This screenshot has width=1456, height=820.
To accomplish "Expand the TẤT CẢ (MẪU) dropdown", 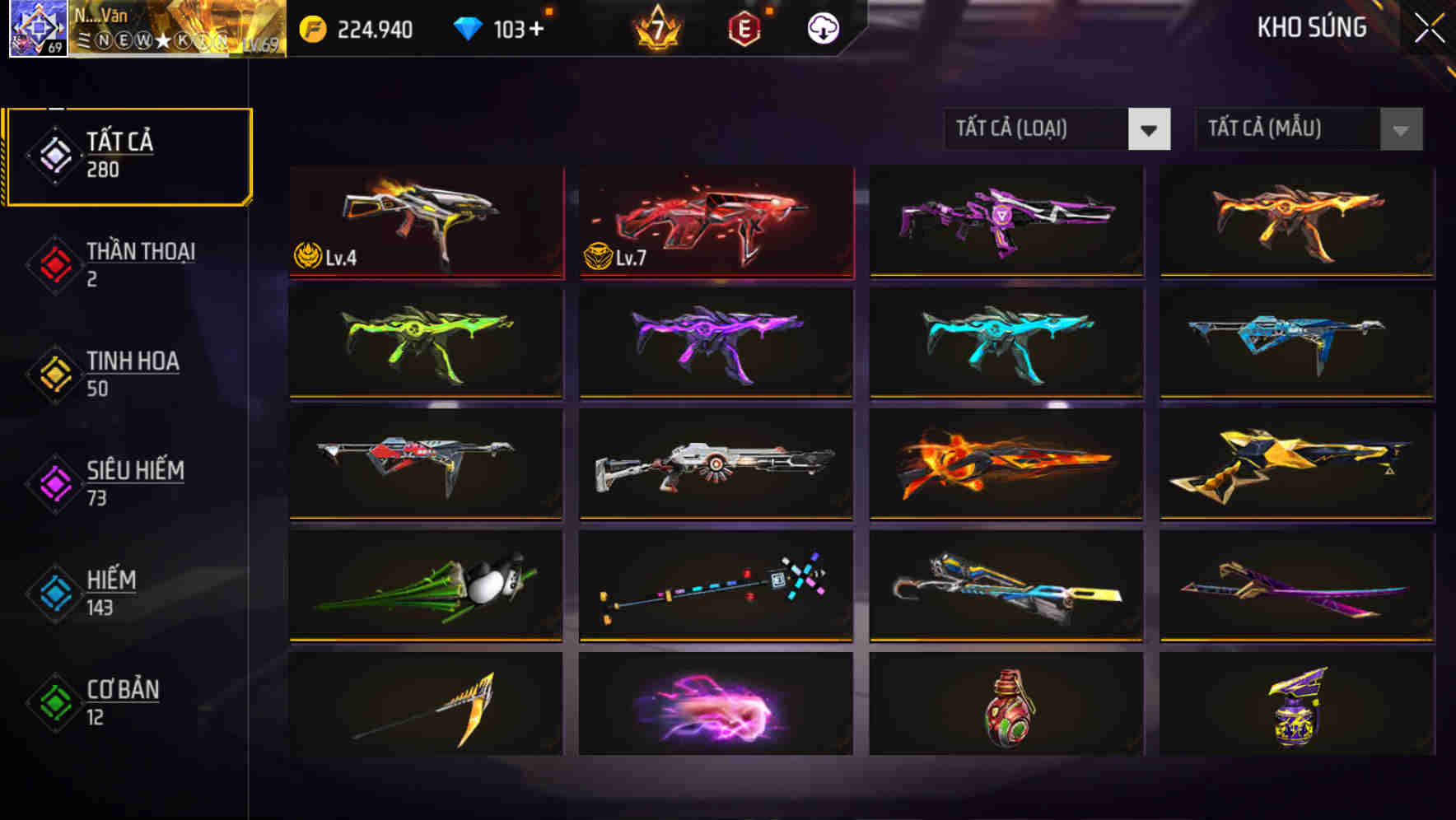I will coord(1289,129).
